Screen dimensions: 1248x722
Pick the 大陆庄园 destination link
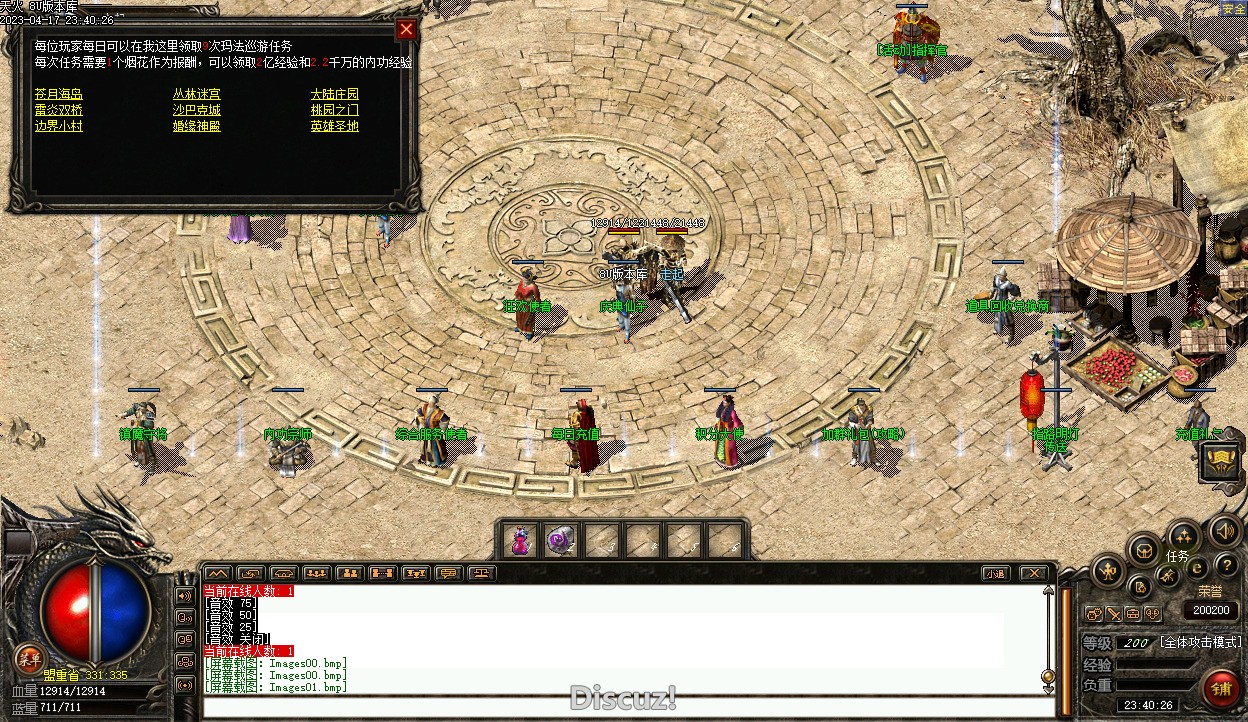334,94
